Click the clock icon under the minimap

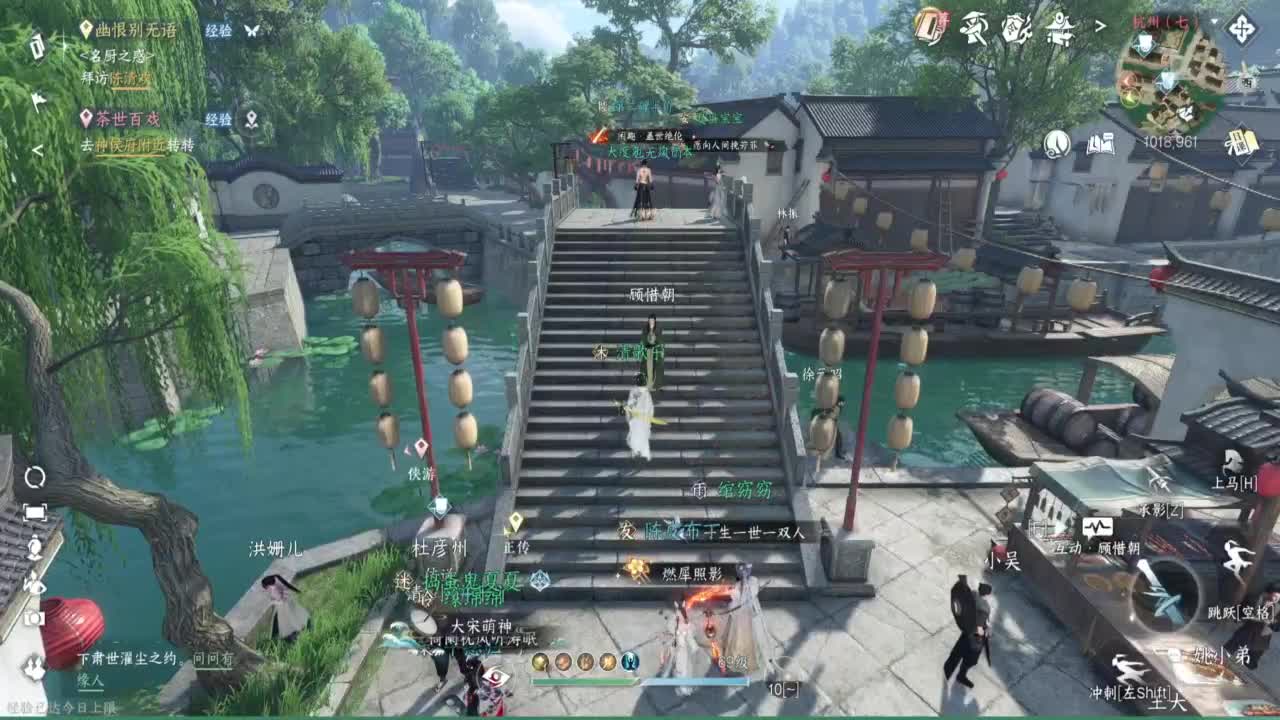click(x=1056, y=144)
